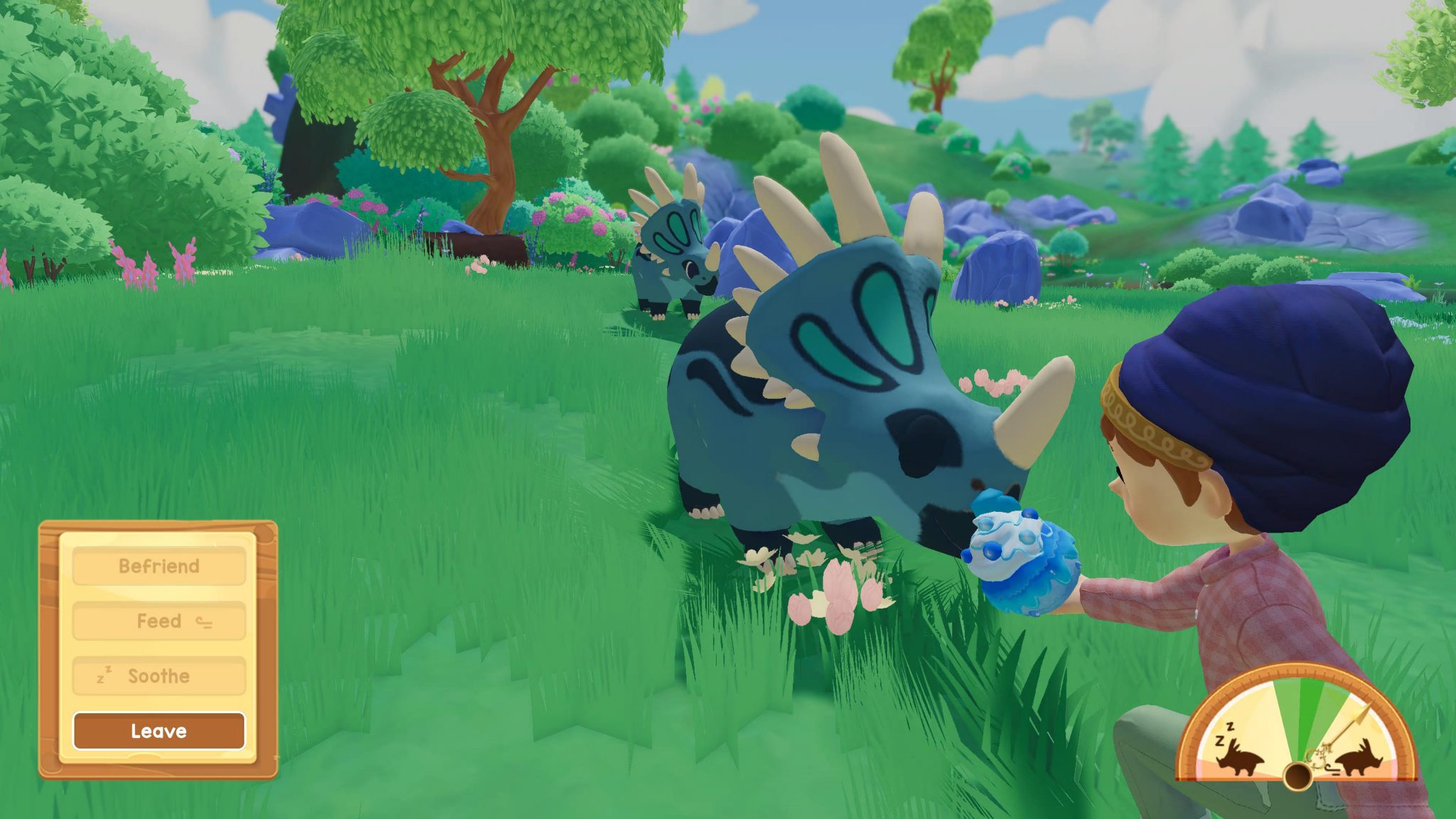Click the sleeping dinosaur icon on the mood gauge
The image size is (1456, 819).
pyautogui.click(x=1239, y=759)
